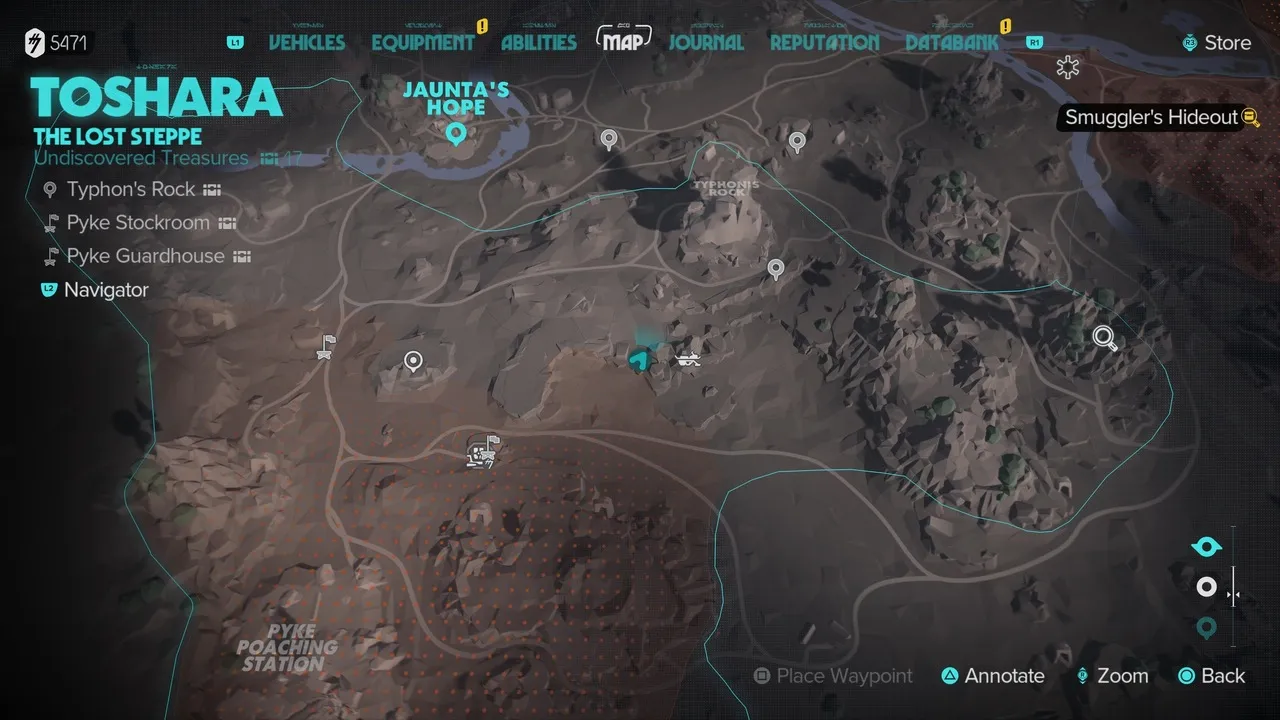Image resolution: width=1280 pixels, height=720 pixels.
Task: Select the flag marker left of the map
Action: (326, 344)
